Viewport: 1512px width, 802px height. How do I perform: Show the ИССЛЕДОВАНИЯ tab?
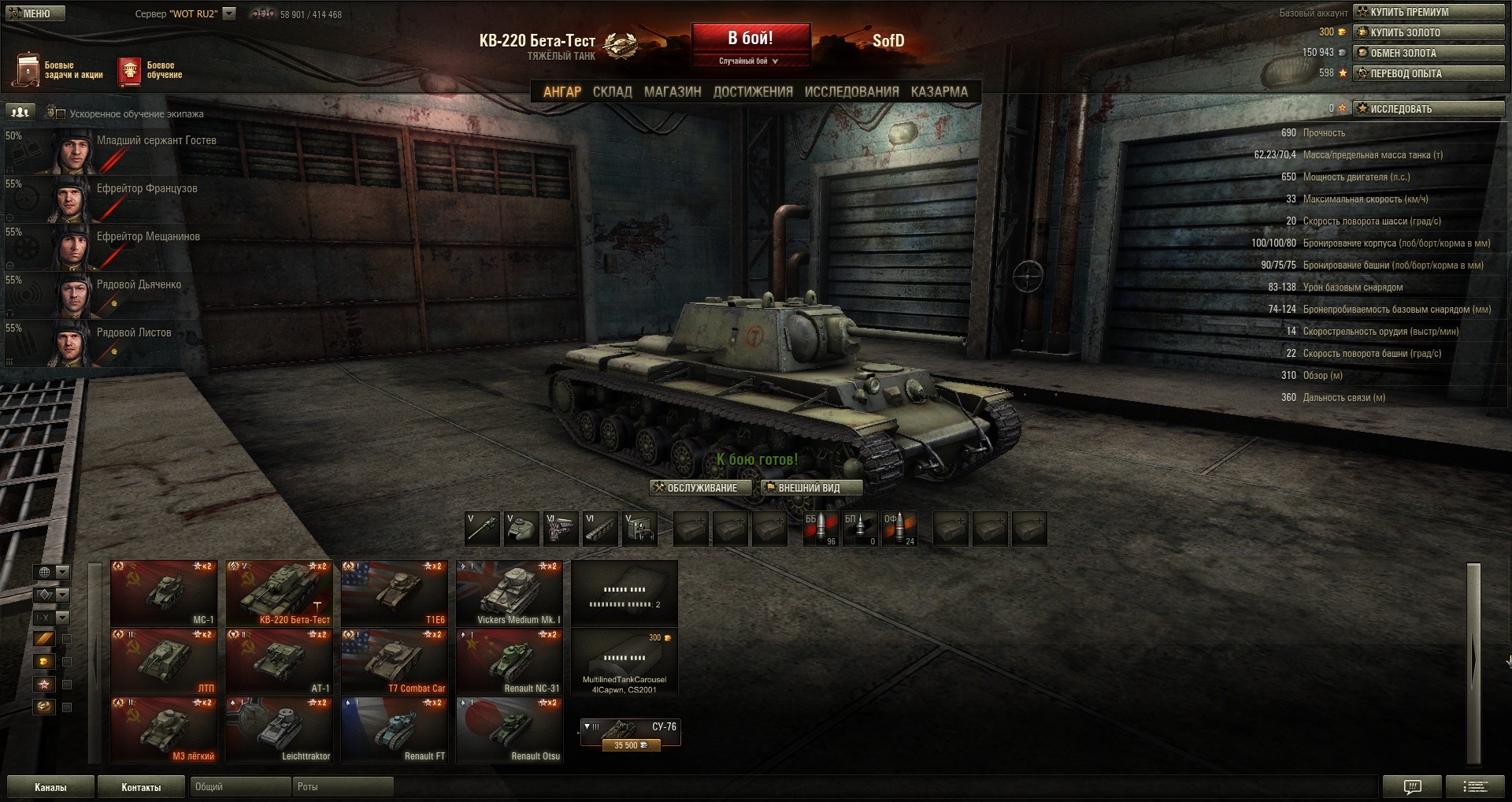click(851, 92)
